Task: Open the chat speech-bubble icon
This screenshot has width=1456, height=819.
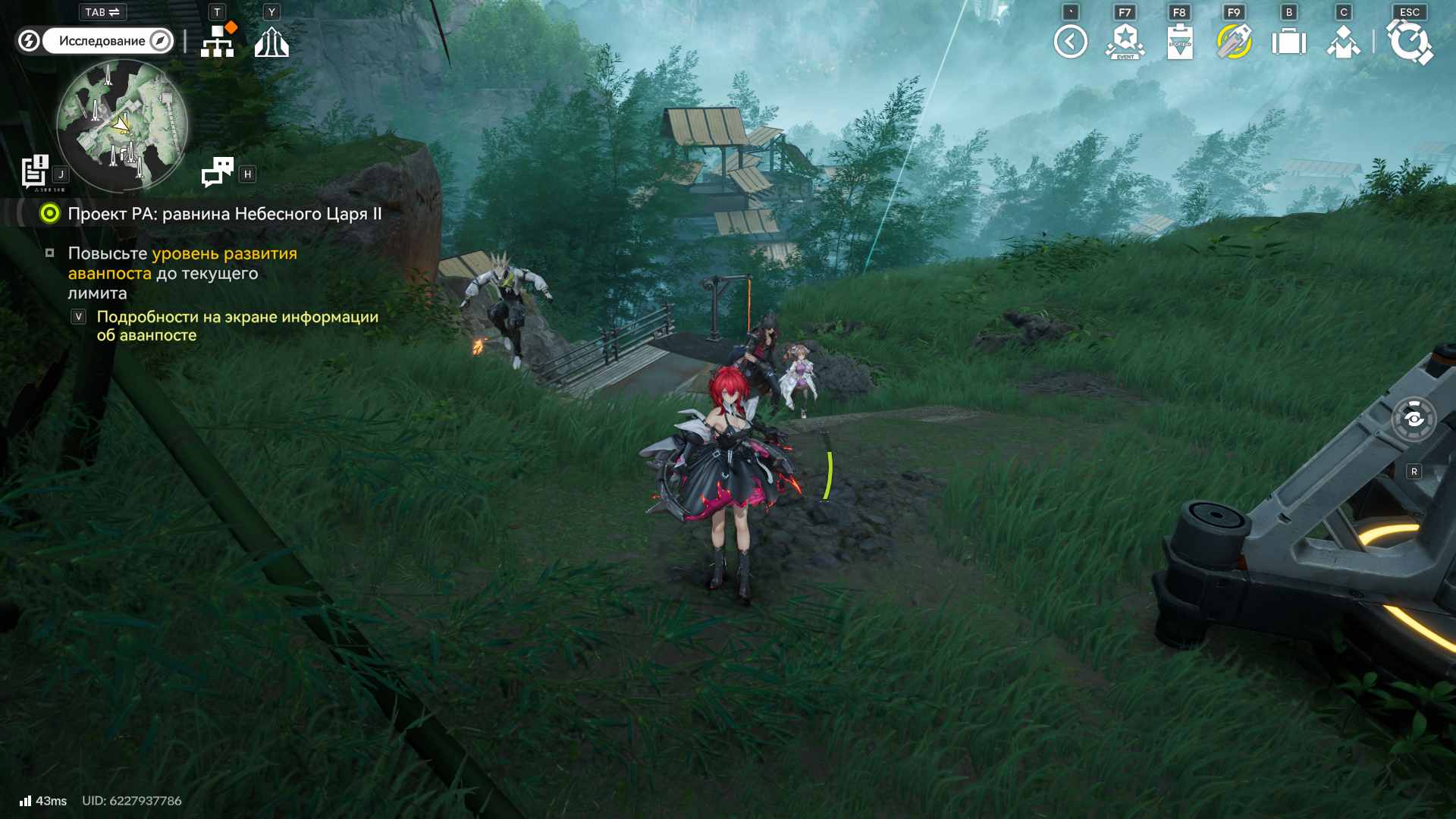Action: pyautogui.click(x=218, y=172)
